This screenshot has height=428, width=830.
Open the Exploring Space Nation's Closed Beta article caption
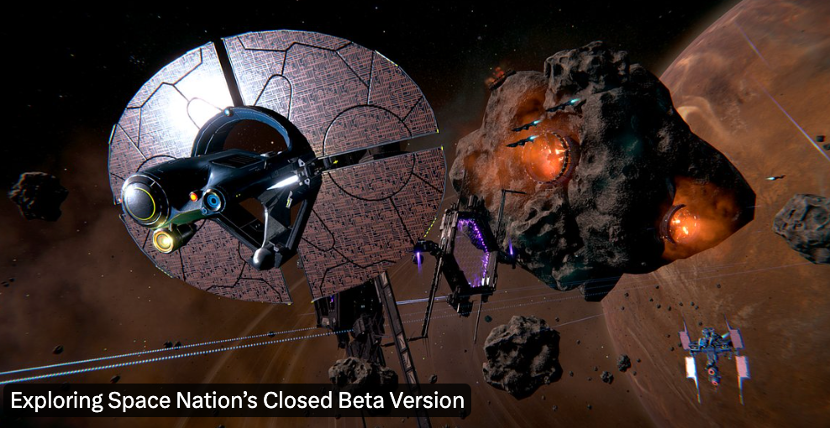tap(237, 402)
